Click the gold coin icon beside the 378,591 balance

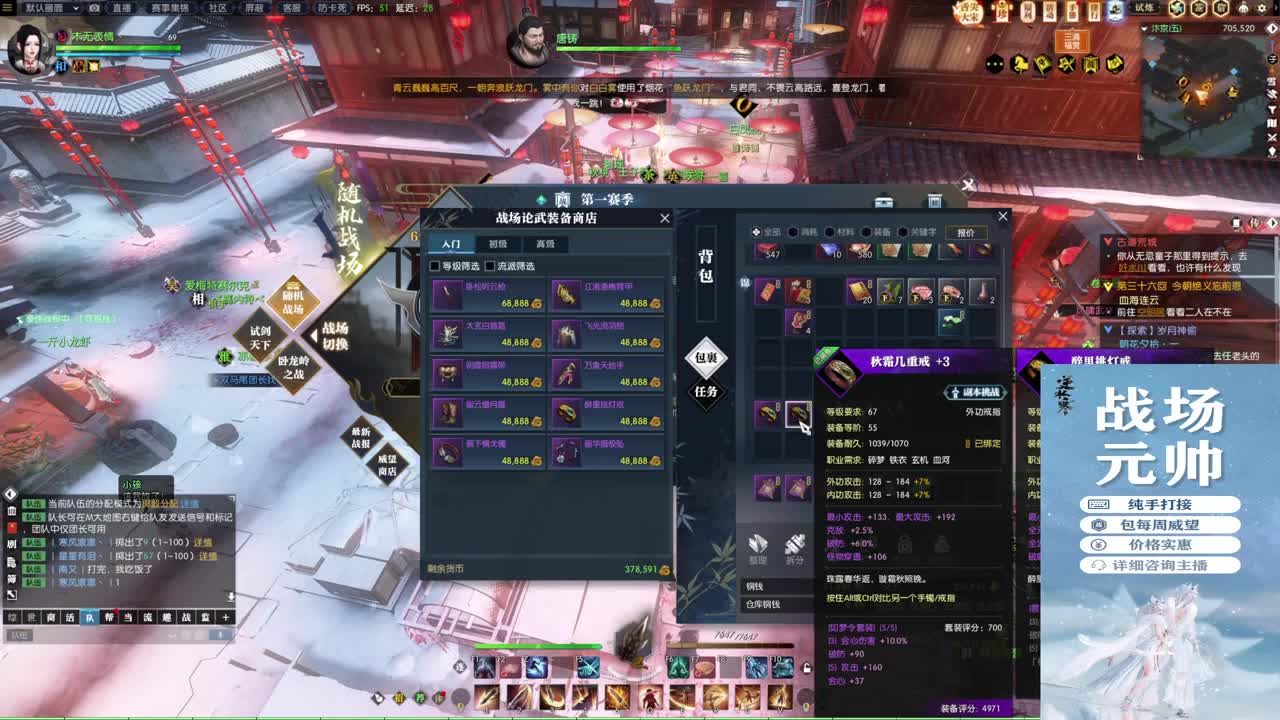coord(665,570)
